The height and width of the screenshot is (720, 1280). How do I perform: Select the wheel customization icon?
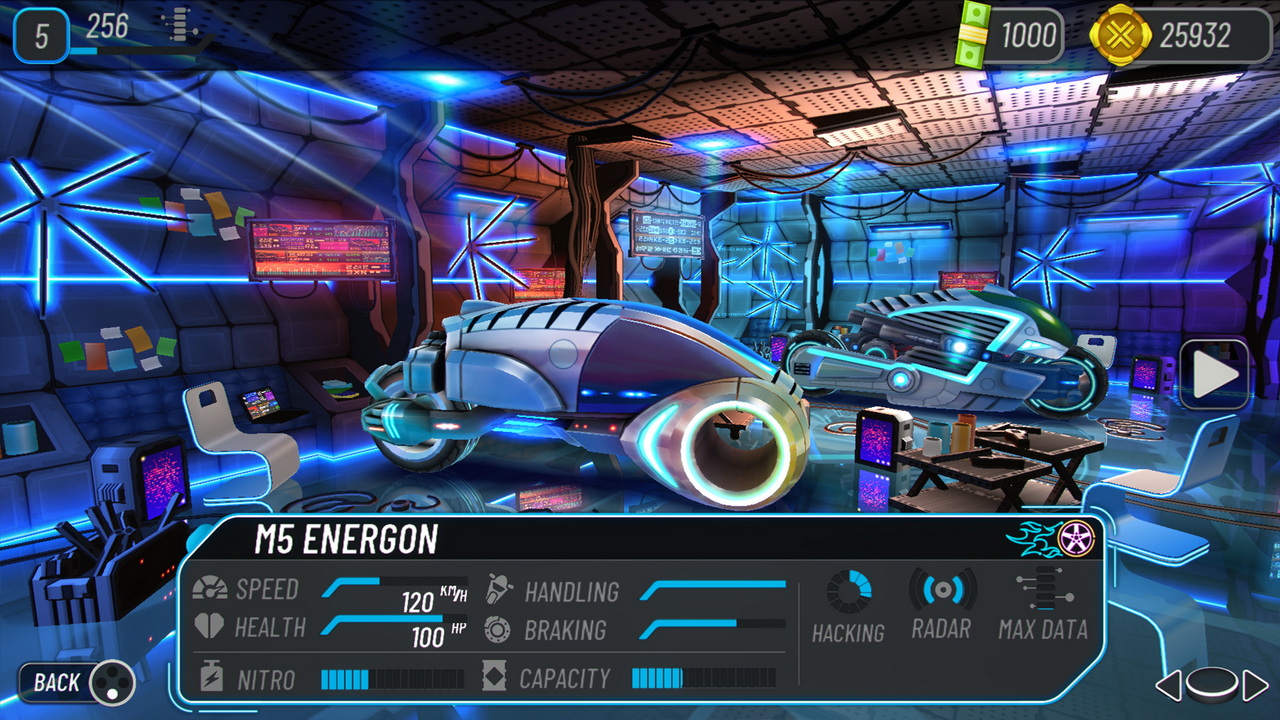[1078, 537]
